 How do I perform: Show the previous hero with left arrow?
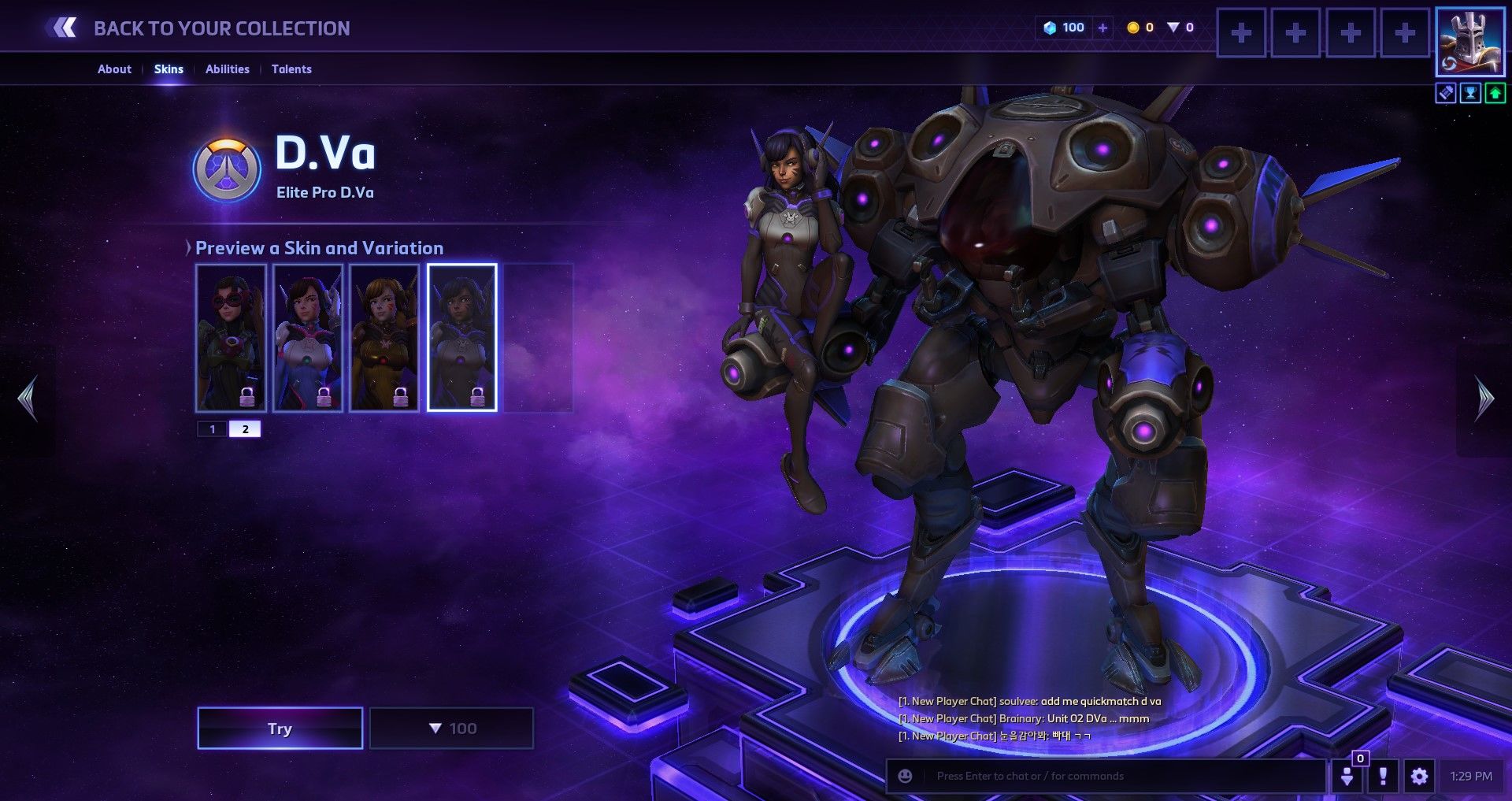28,399
